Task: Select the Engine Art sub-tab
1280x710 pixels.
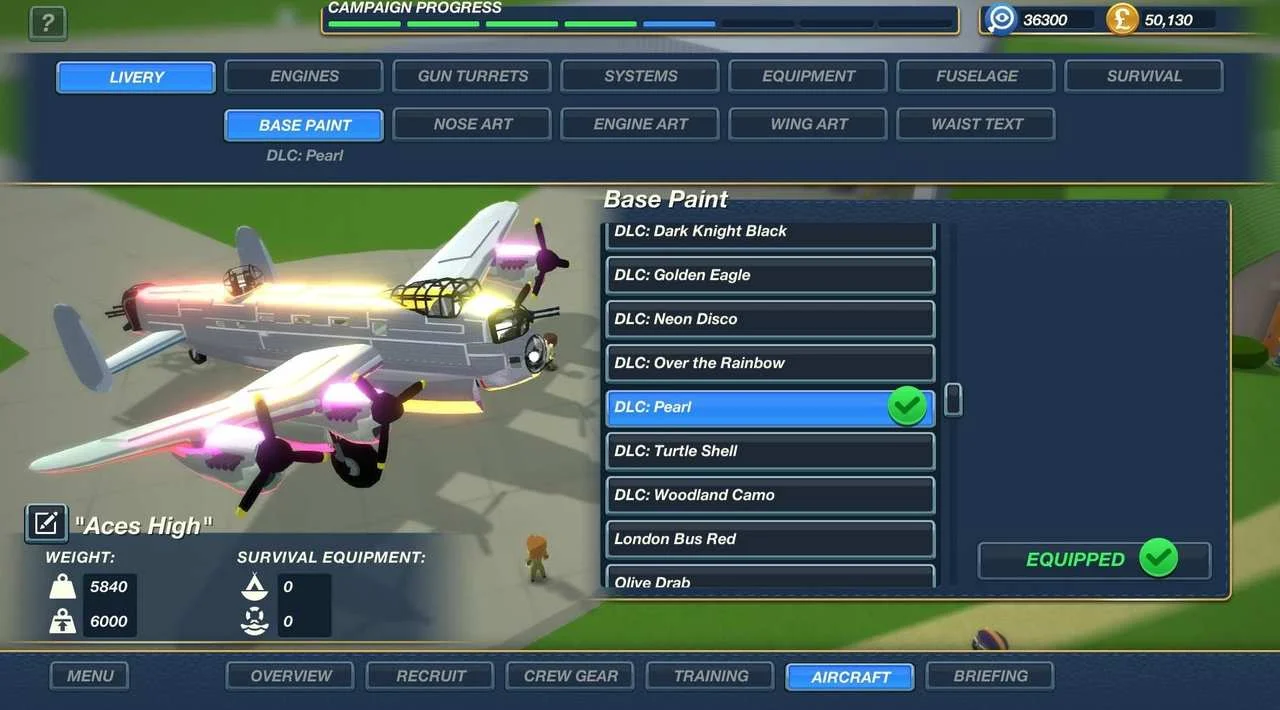Action: (640, 124)
